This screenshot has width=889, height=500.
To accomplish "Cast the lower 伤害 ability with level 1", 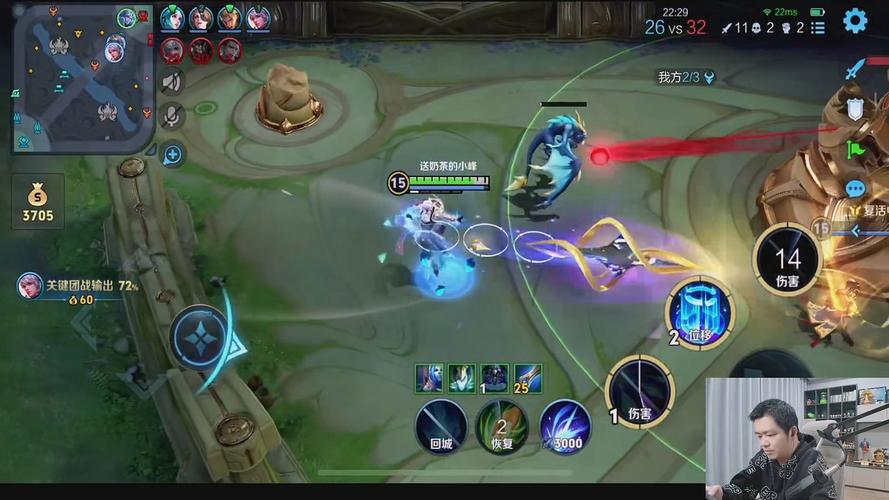I will [x=639, y=390].
